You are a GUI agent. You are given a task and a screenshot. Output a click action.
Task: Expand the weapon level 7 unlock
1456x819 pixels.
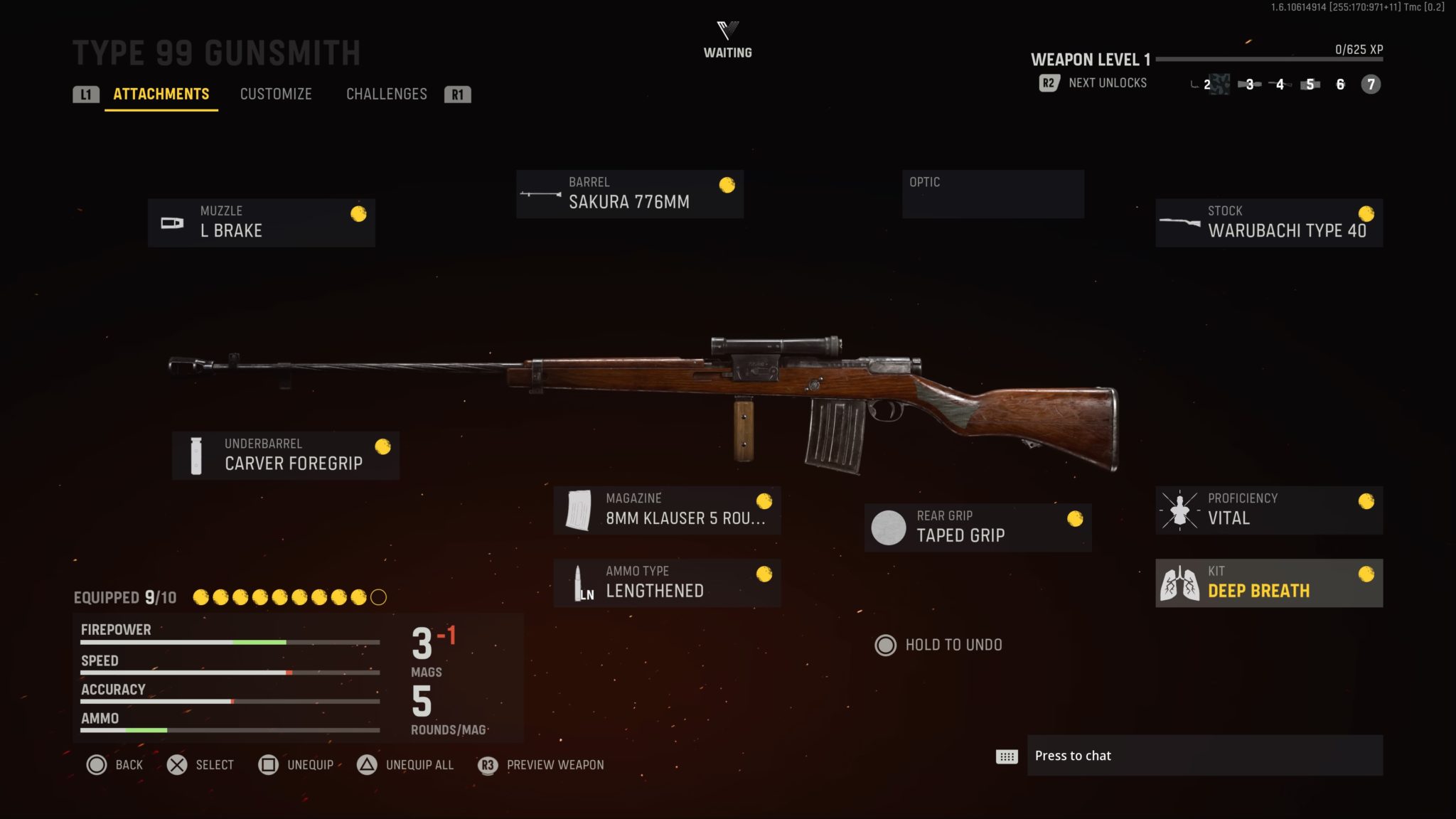[x=1371, y=84]
